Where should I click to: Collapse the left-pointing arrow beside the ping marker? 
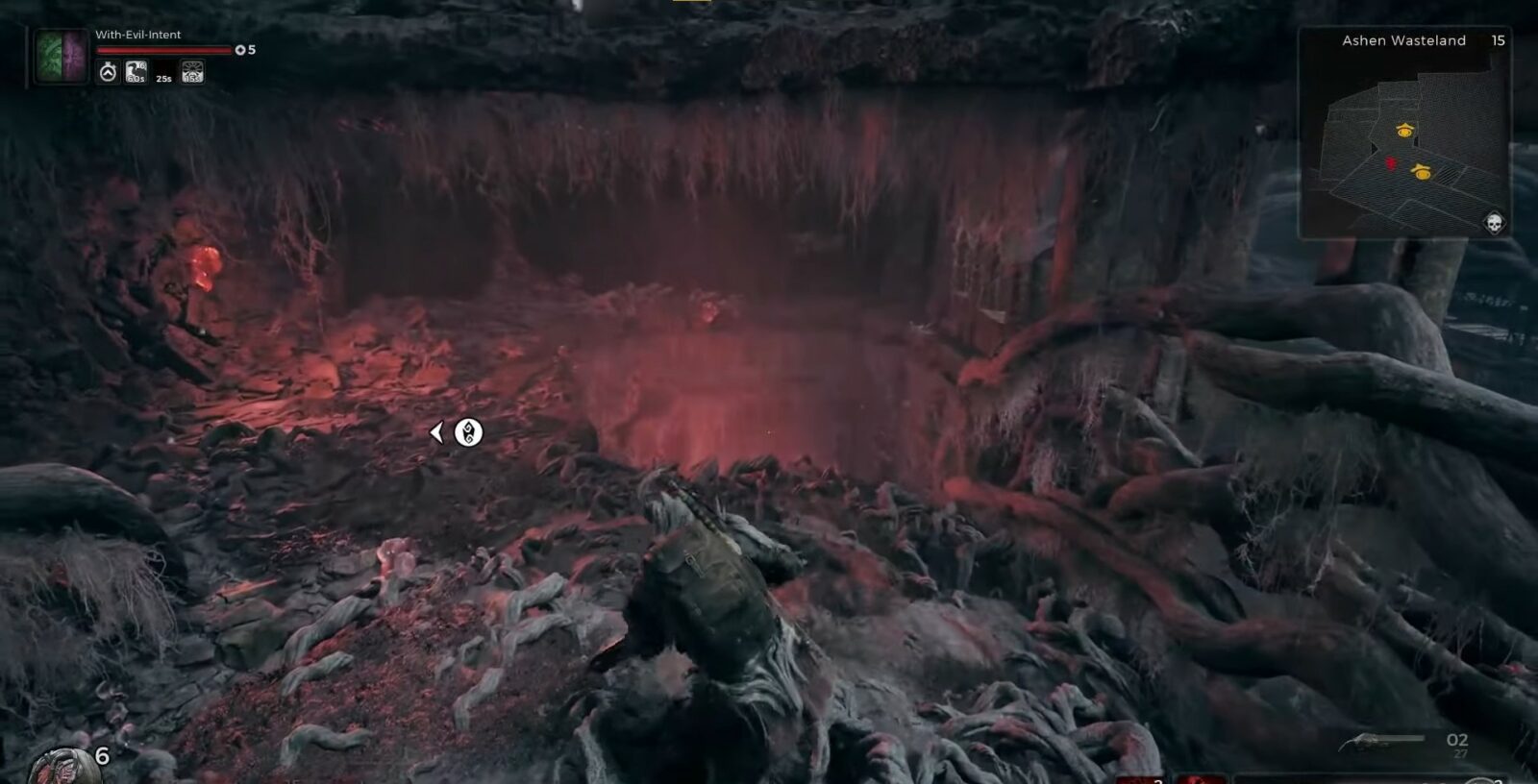pyautogui.click(x=439, y=432)
